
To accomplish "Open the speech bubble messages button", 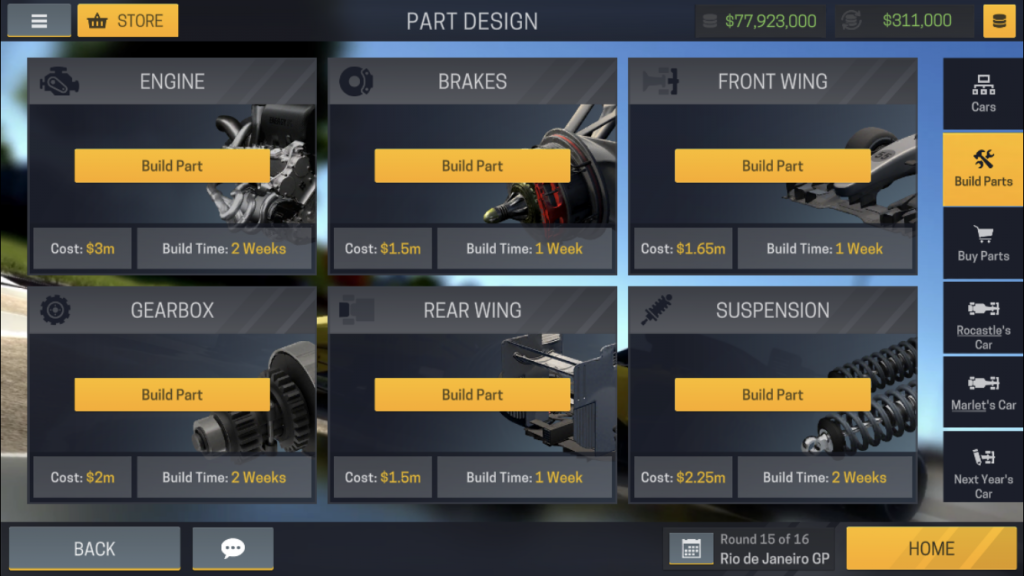I will (x=233, y=548).
